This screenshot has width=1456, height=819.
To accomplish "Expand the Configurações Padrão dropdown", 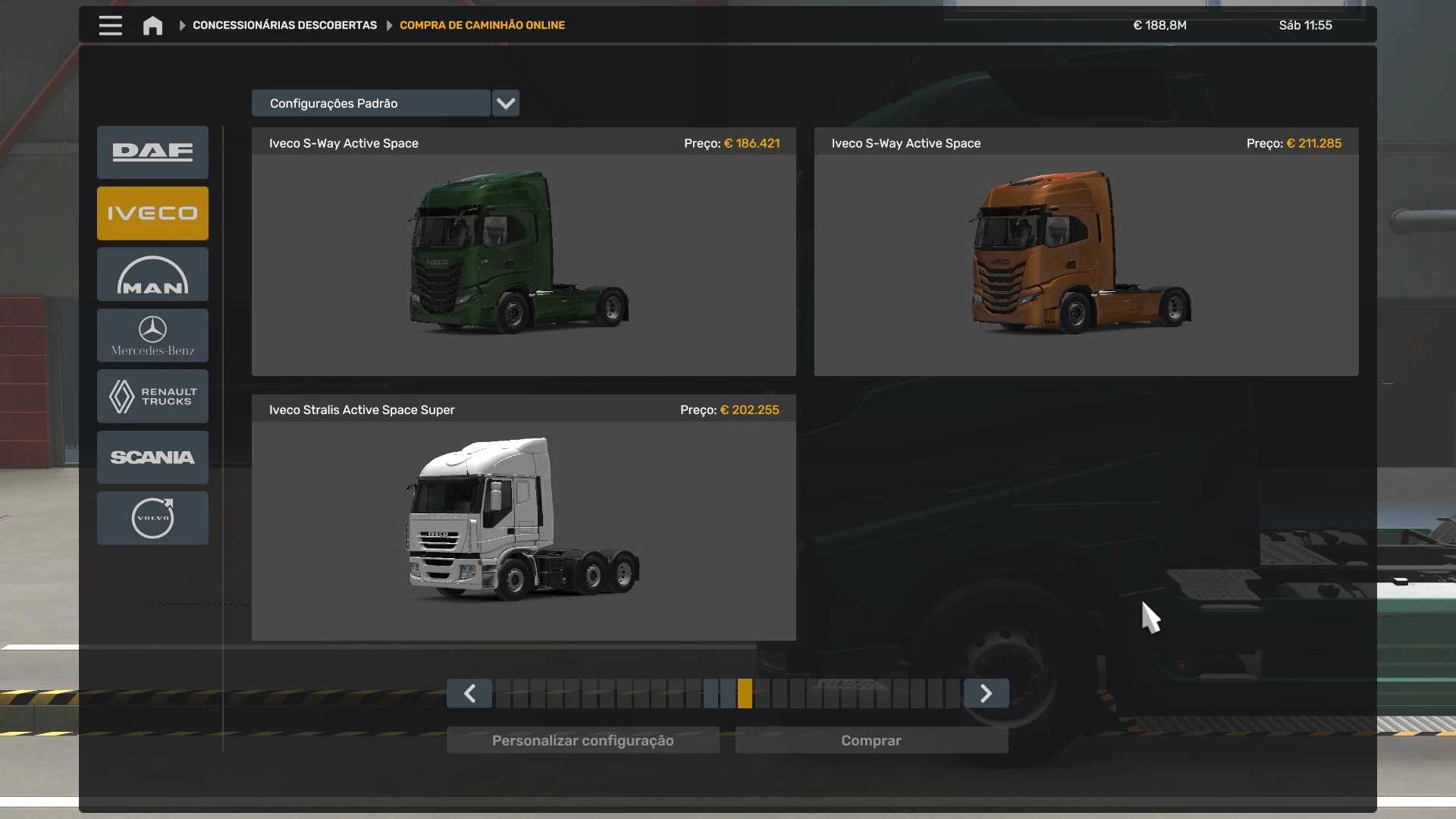I will pos(505,103).
